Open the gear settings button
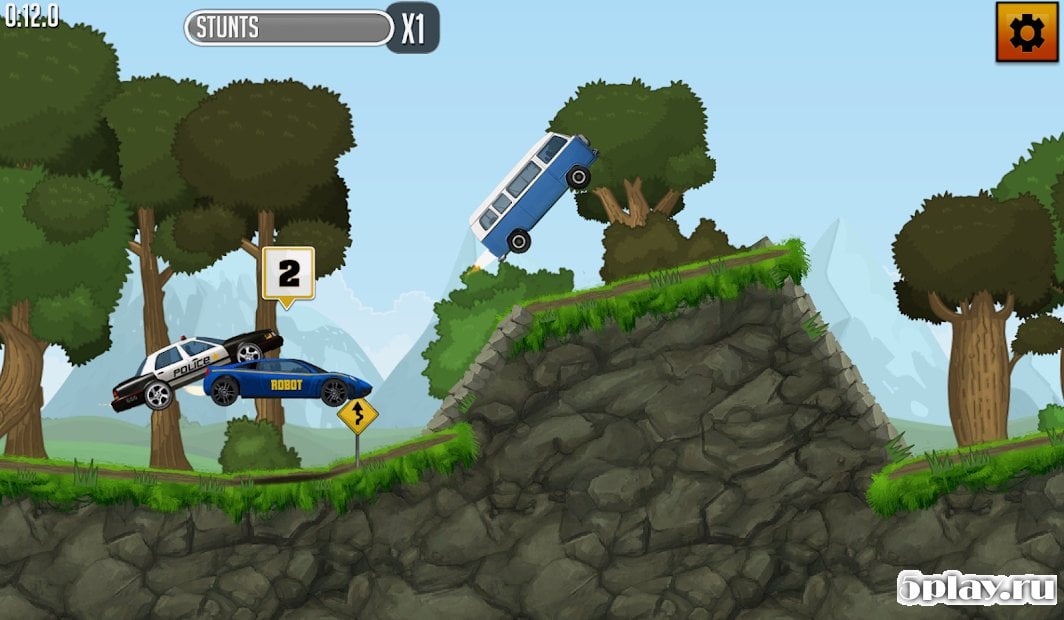This screenshot has width=1064, height=620. [1026, 32]
